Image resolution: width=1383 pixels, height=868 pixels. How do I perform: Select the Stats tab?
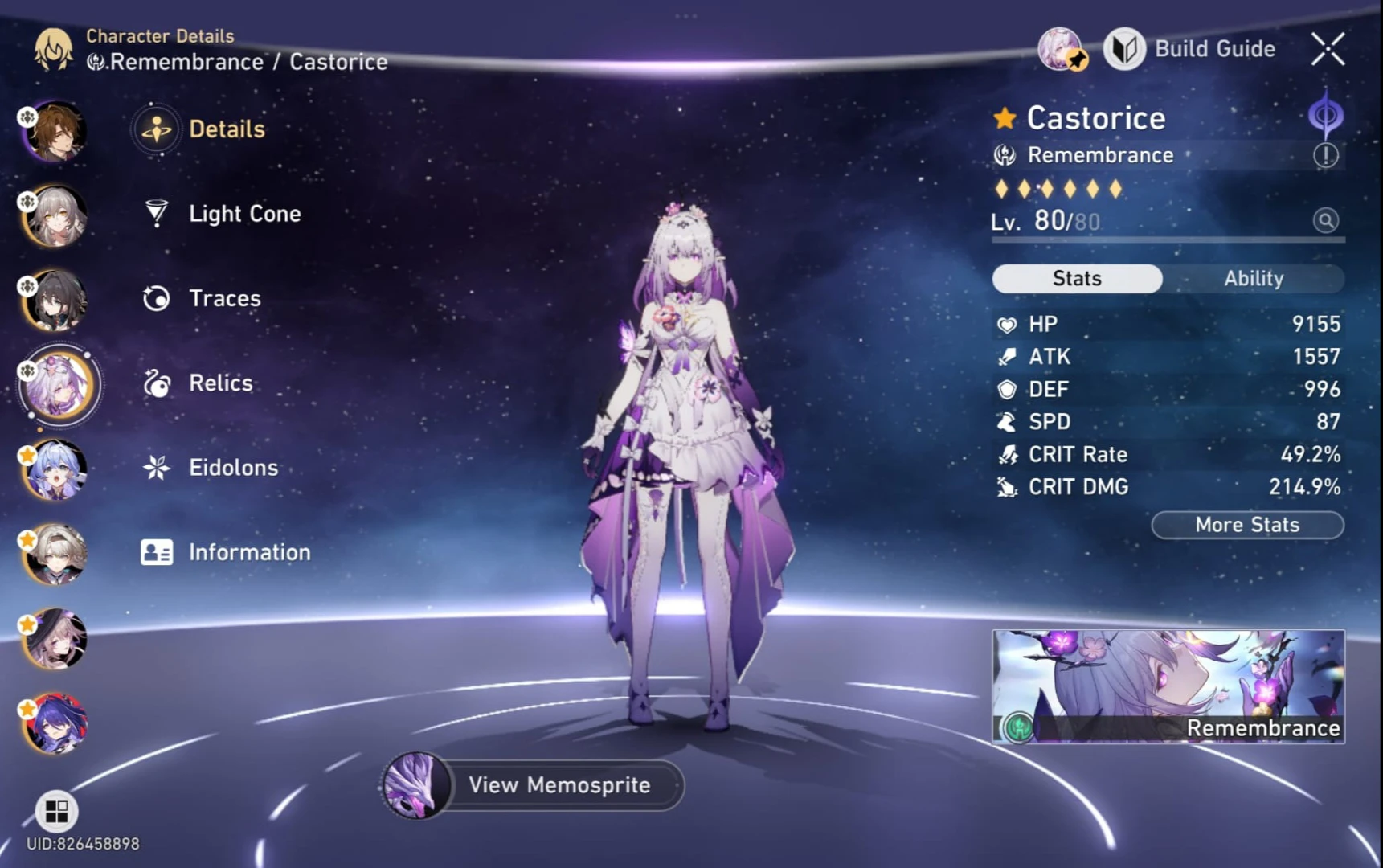pos(1077,278)
